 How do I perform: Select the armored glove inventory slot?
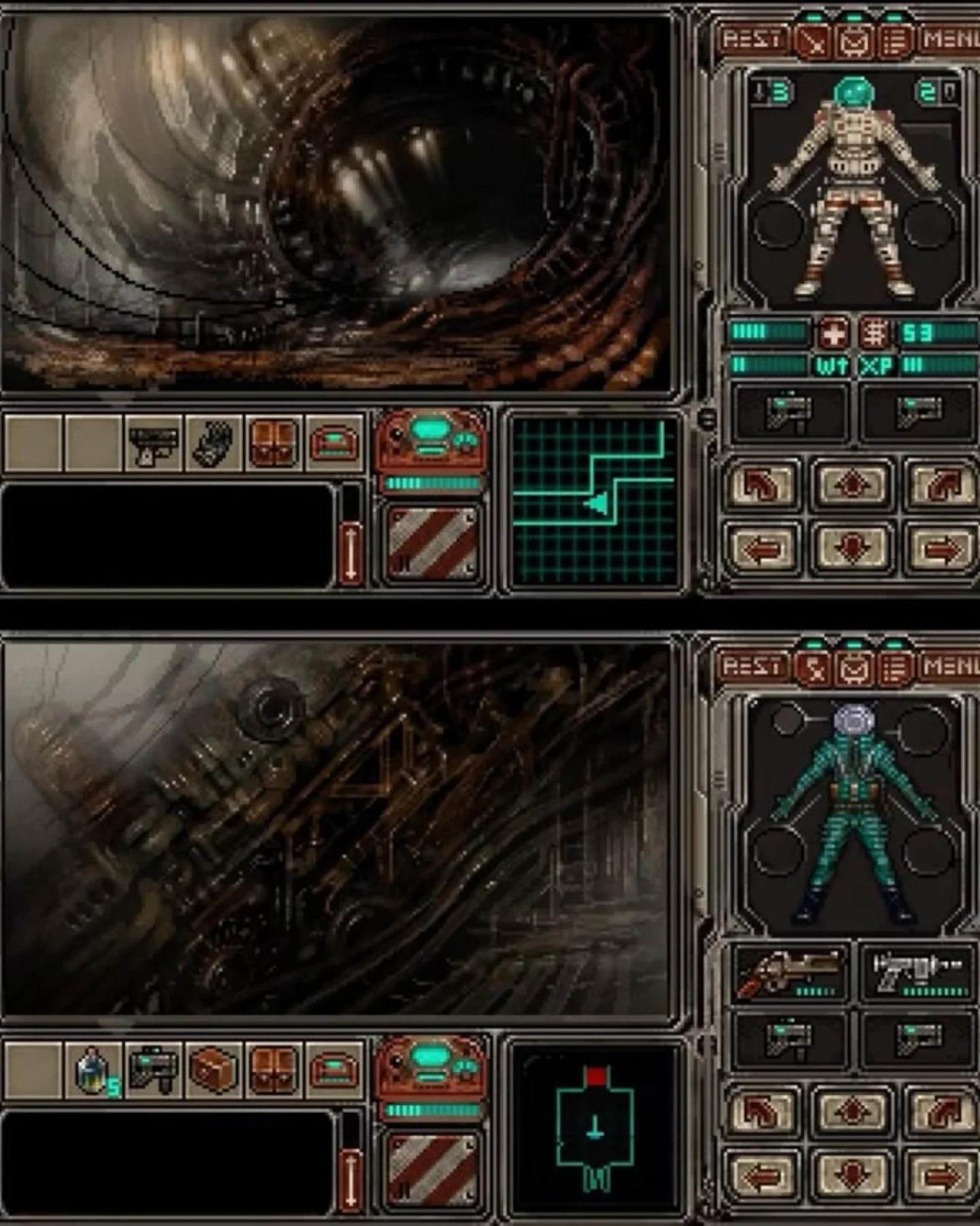coord(214,443)
